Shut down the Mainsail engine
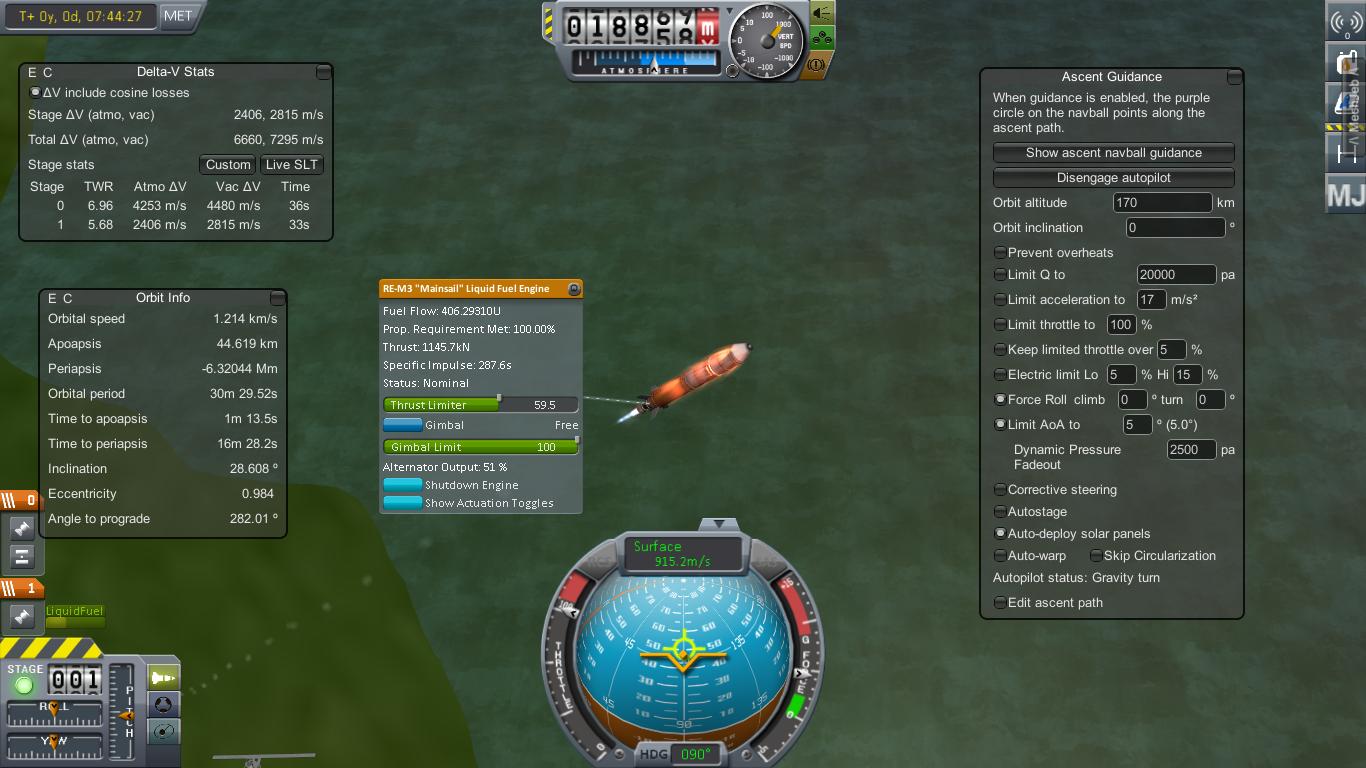This screenshot has height=768, width=1366. (x=403, y=485)
